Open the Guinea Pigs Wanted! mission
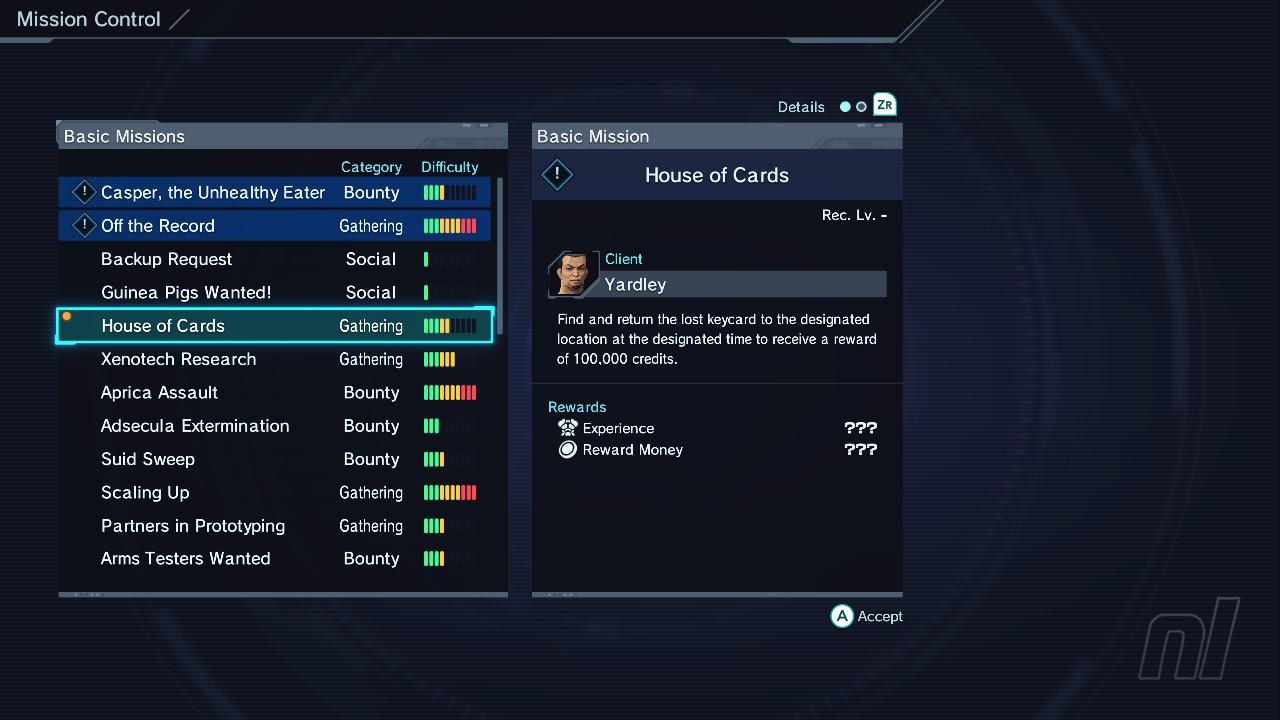 coord(186,293)
